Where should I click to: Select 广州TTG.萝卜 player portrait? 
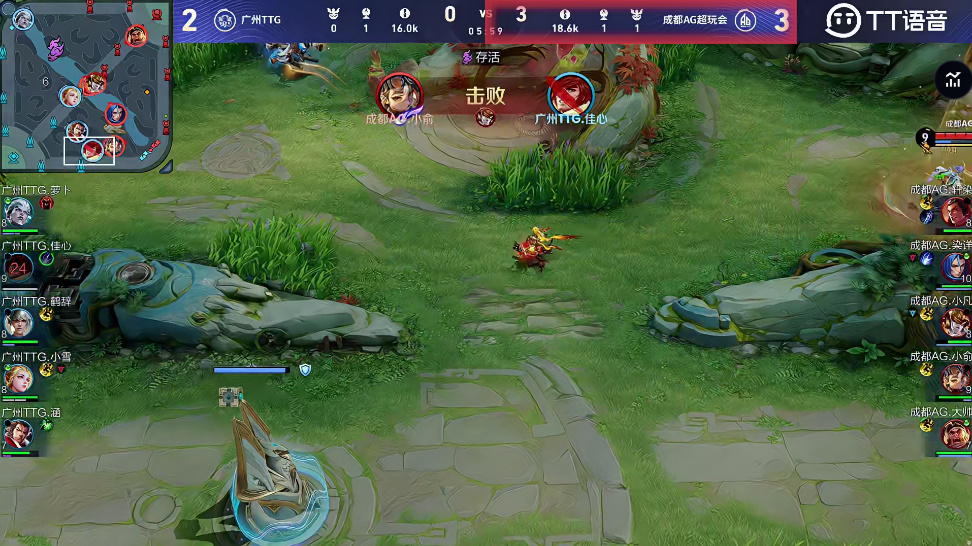(18, 212)
